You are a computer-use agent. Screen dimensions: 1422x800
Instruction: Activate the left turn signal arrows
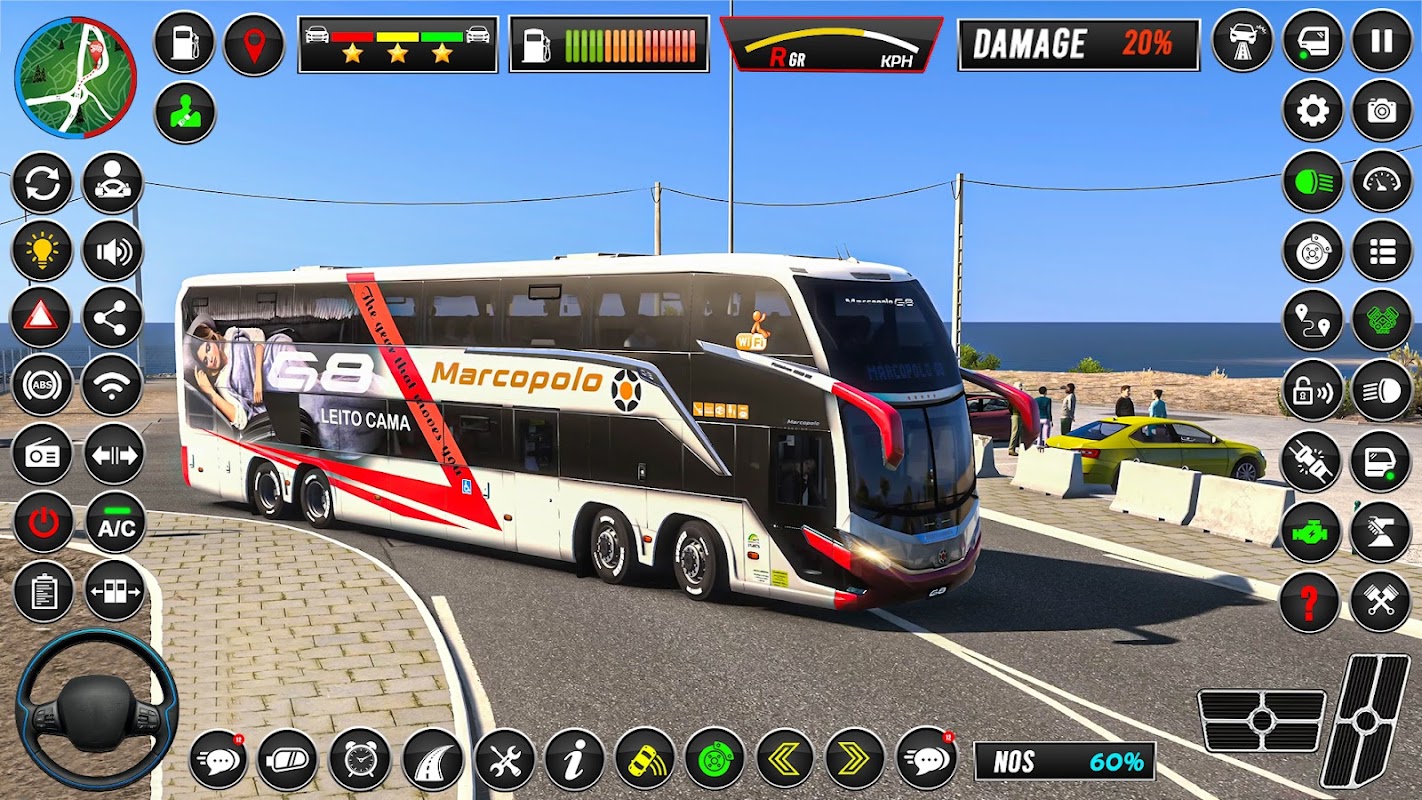pyautogui.click(x=785, y=760)
